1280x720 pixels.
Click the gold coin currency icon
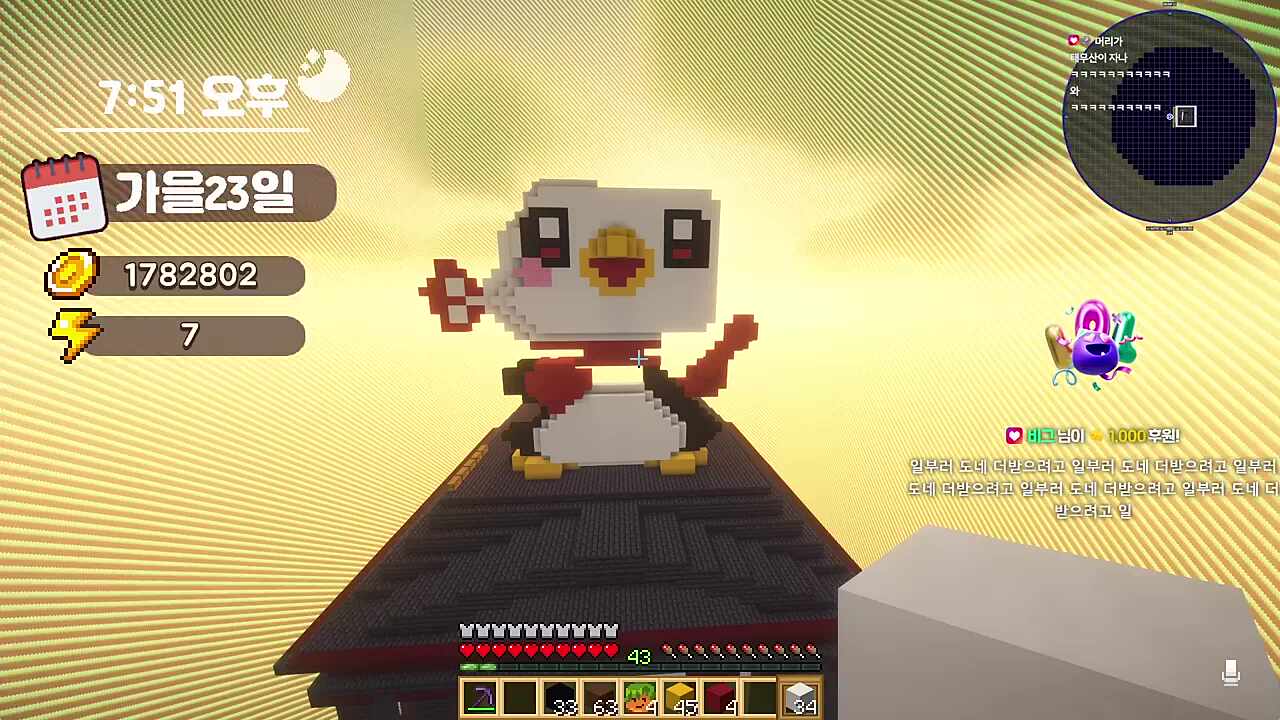(x=71, y=274)
